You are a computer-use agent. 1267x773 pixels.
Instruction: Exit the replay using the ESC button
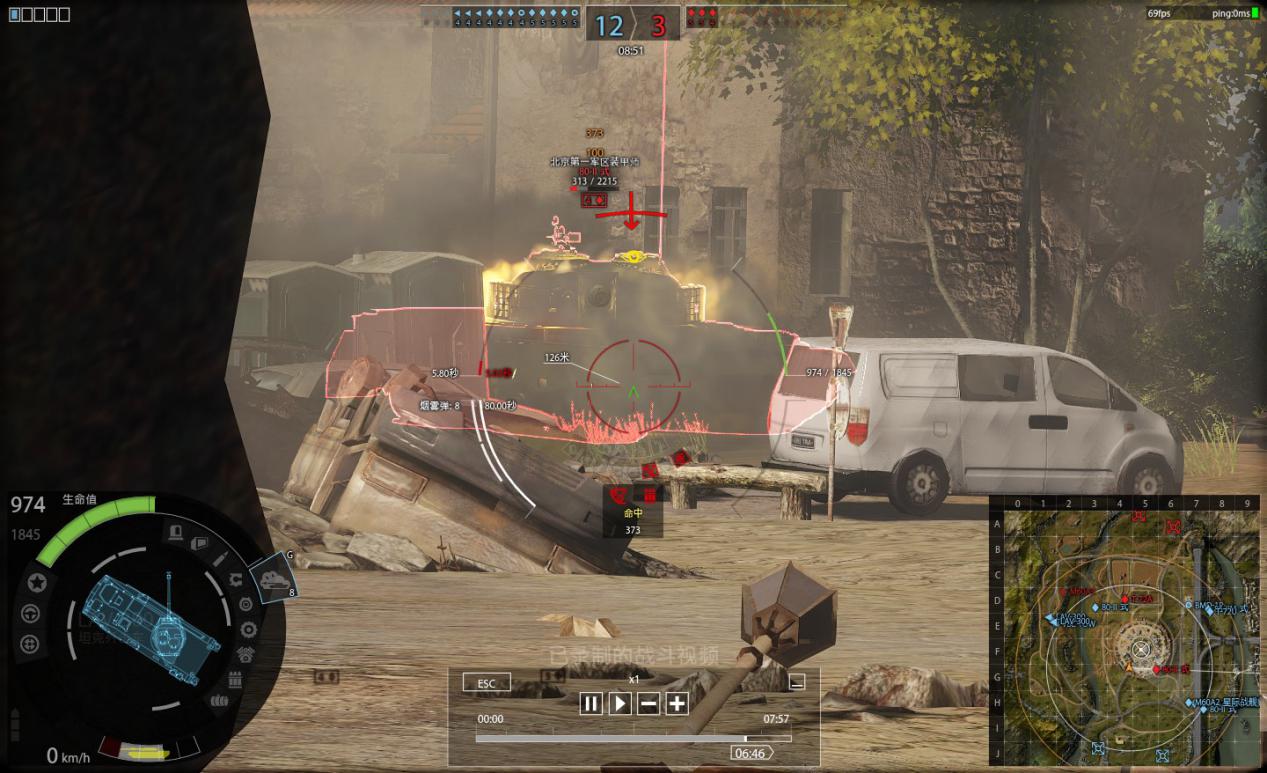486,684
